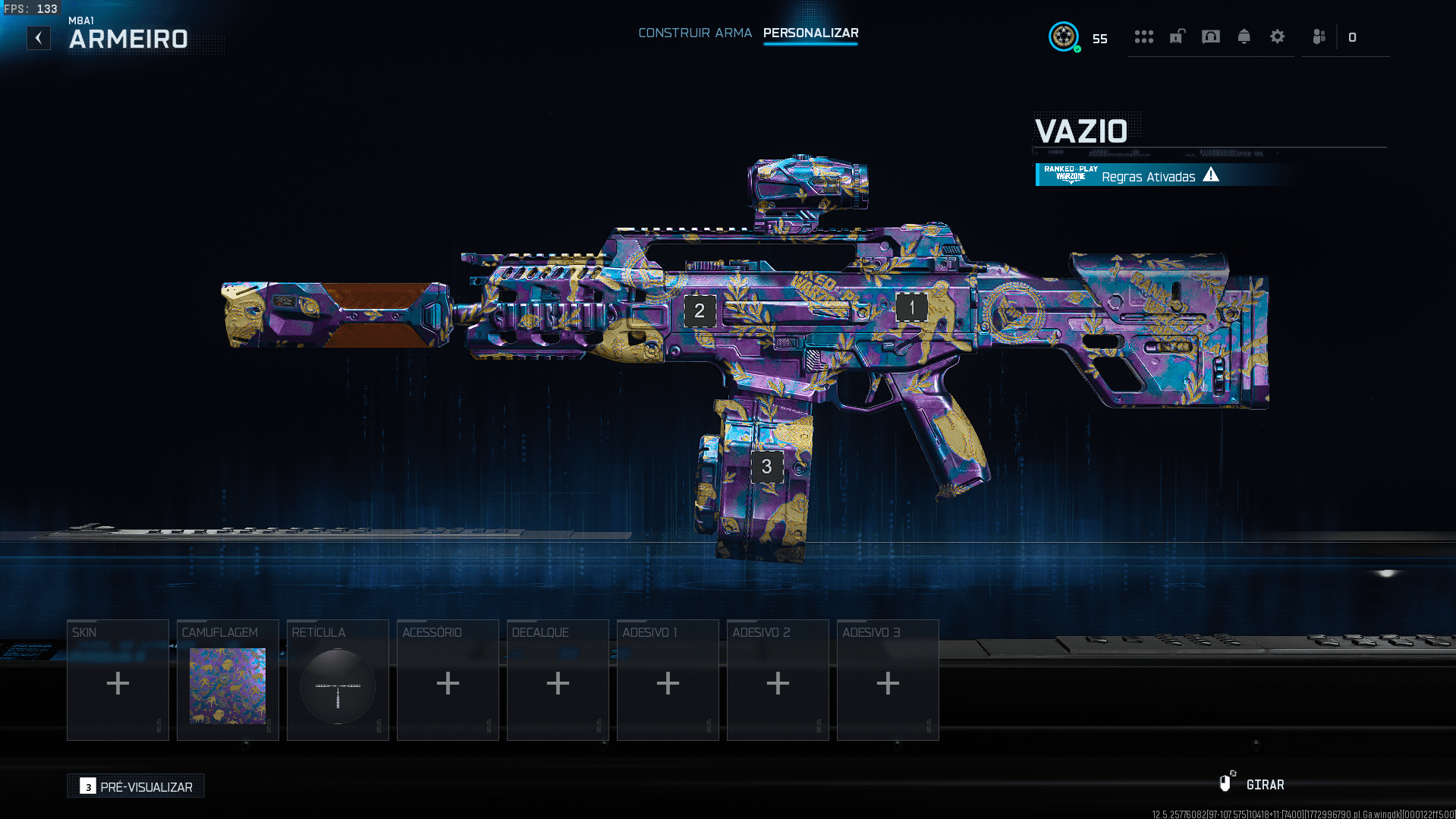This screenshot has height=819, width=1456.
Task: Switch to Construir Arma tab
Action: (x=694, y=33)
